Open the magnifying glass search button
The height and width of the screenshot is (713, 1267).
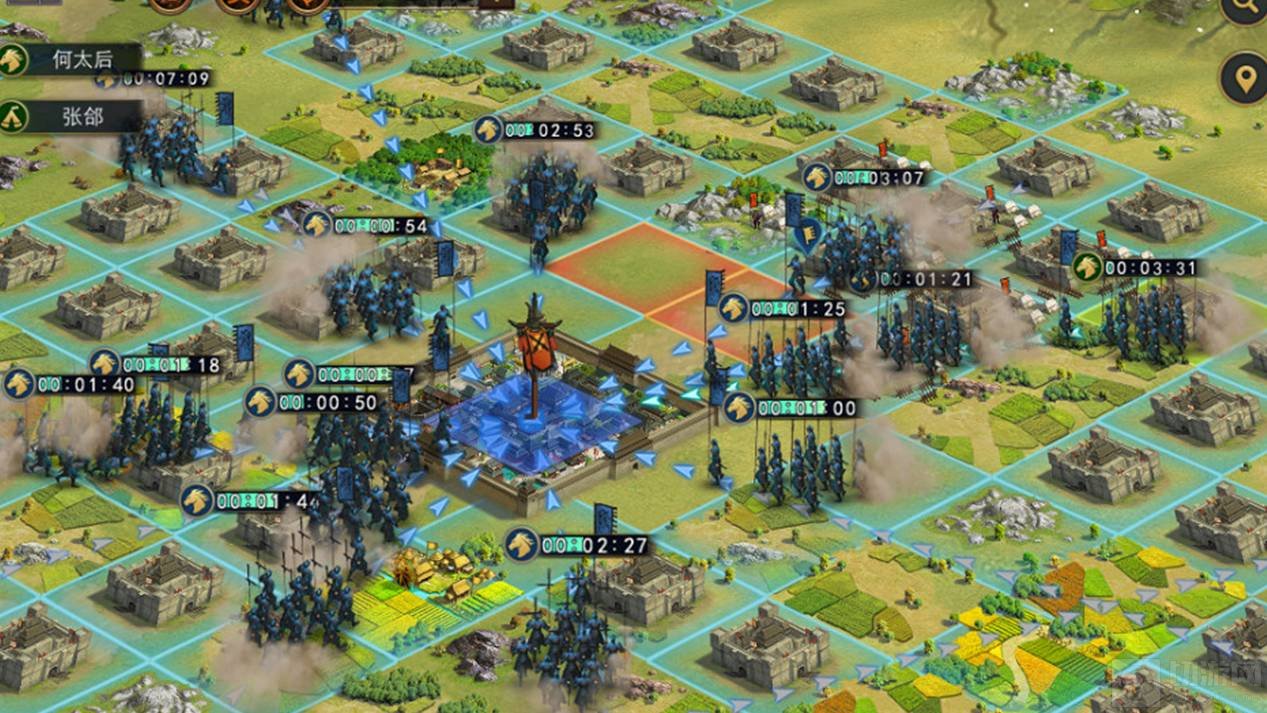[x=1245, y=8]
